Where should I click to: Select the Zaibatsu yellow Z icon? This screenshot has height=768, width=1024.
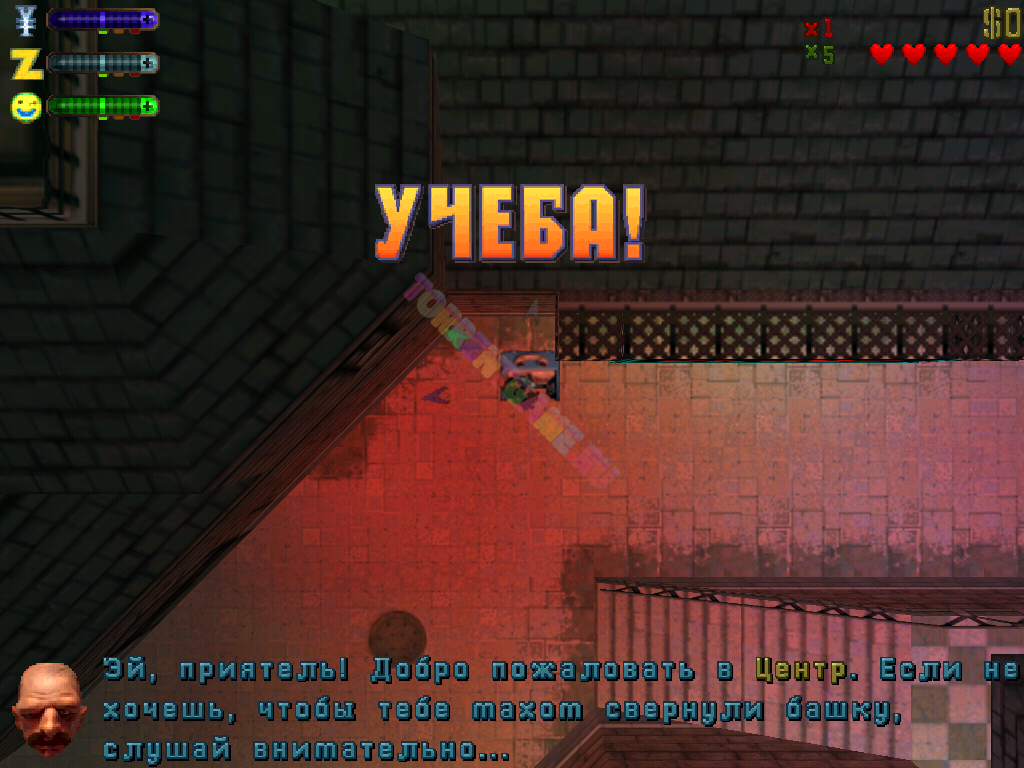27,63
